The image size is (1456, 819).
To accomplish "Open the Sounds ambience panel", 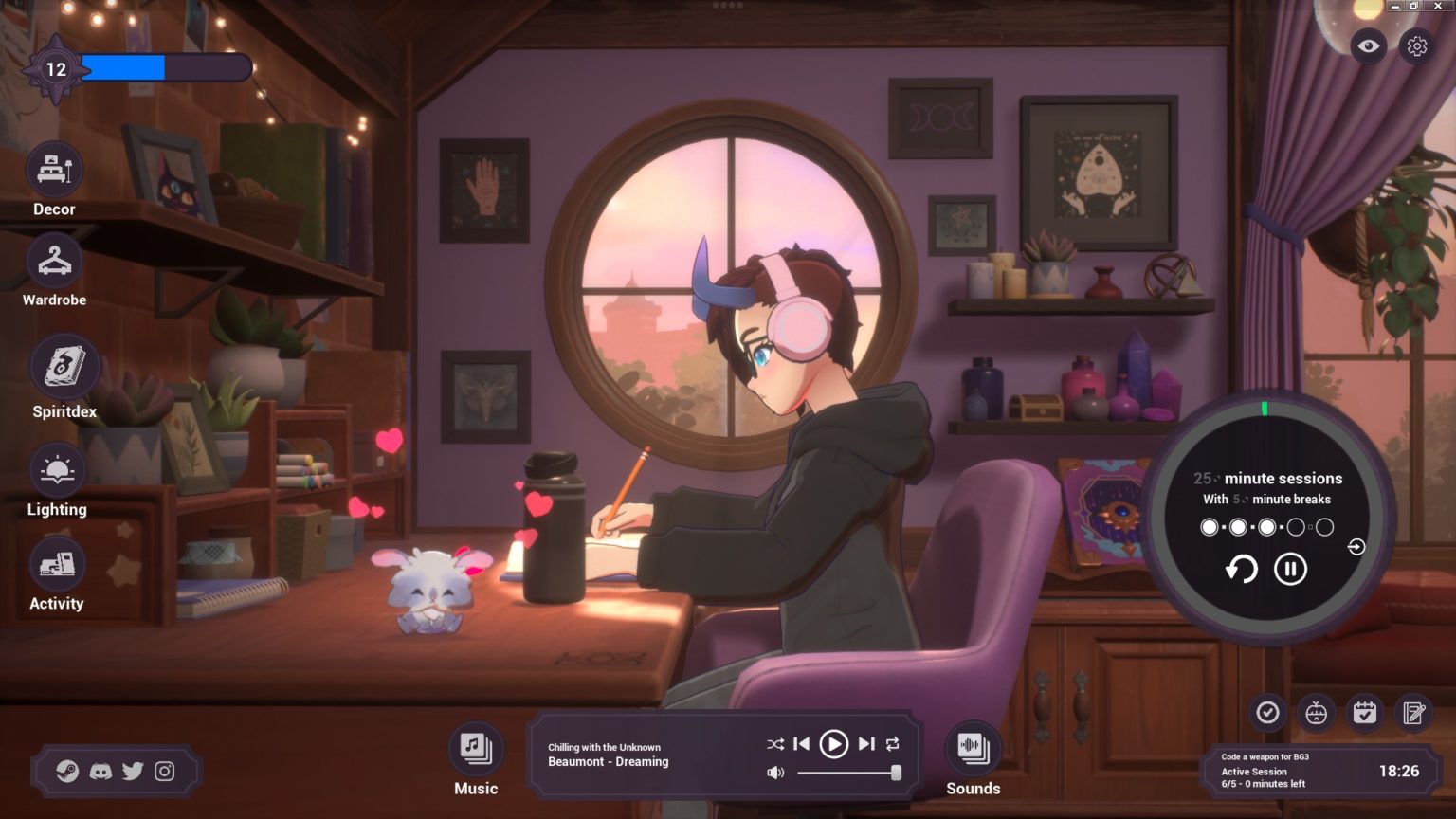I will [973, 748].
